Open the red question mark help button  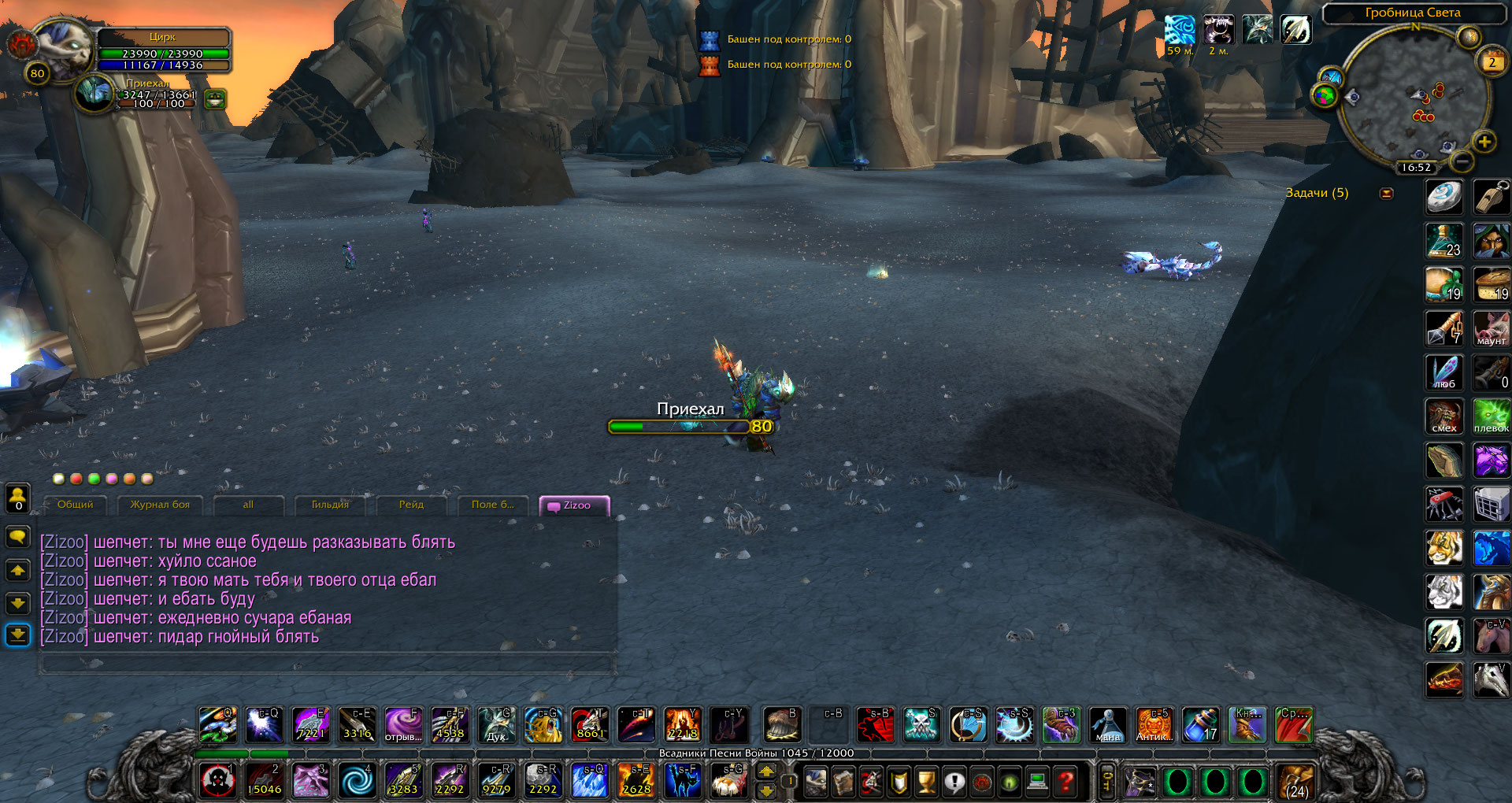click(x=1065, y=782)
